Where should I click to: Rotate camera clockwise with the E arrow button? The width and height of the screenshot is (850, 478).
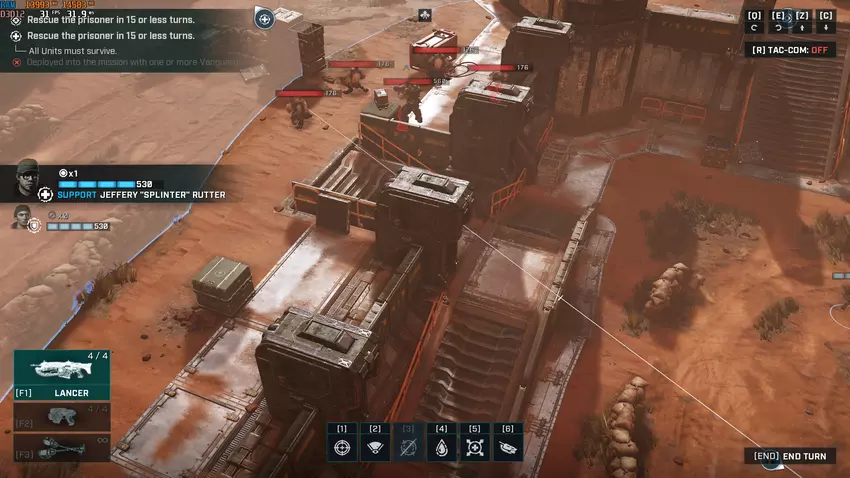[777, 28]
